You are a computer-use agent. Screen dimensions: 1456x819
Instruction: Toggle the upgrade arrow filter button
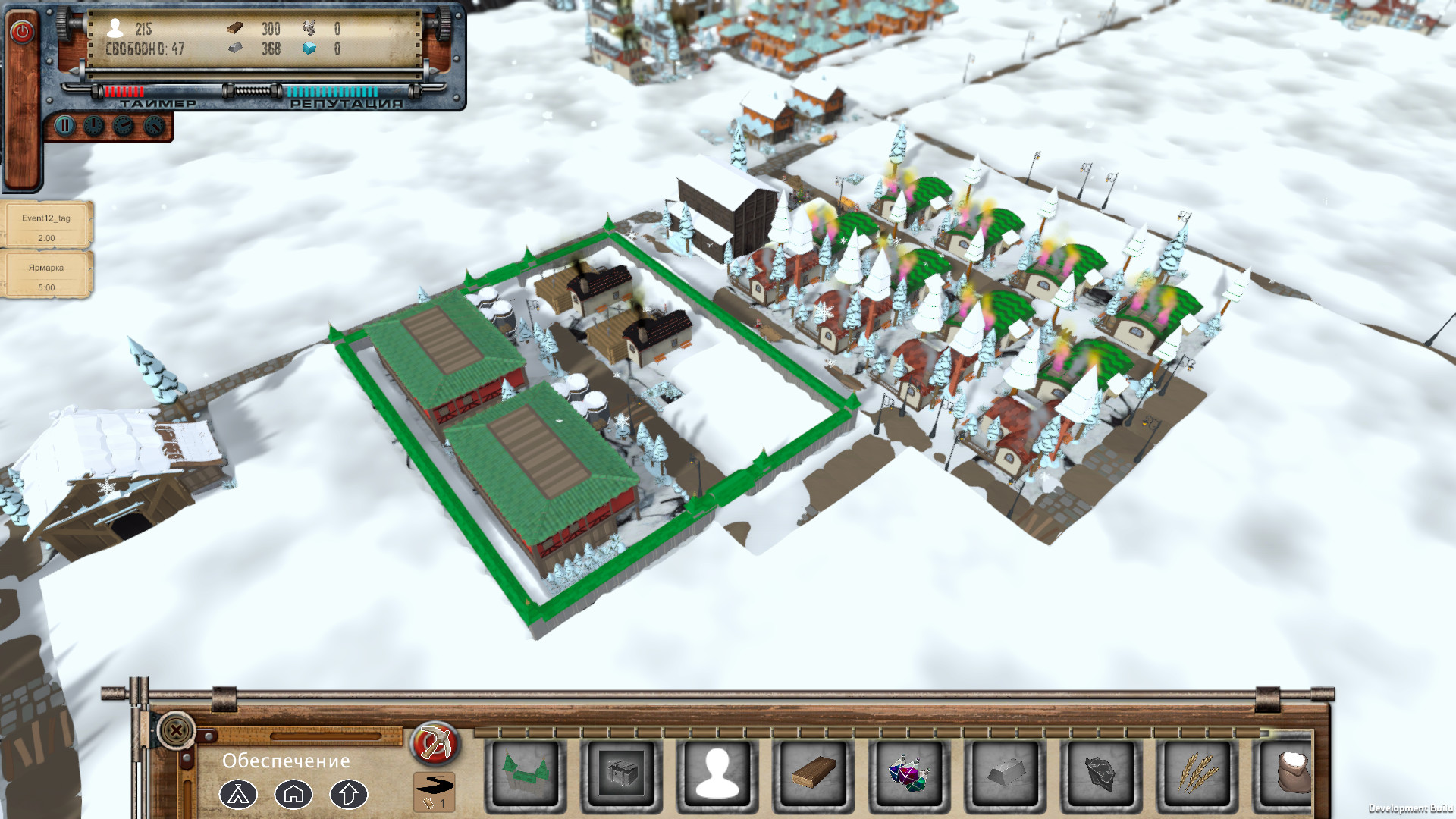click(348, 794)
